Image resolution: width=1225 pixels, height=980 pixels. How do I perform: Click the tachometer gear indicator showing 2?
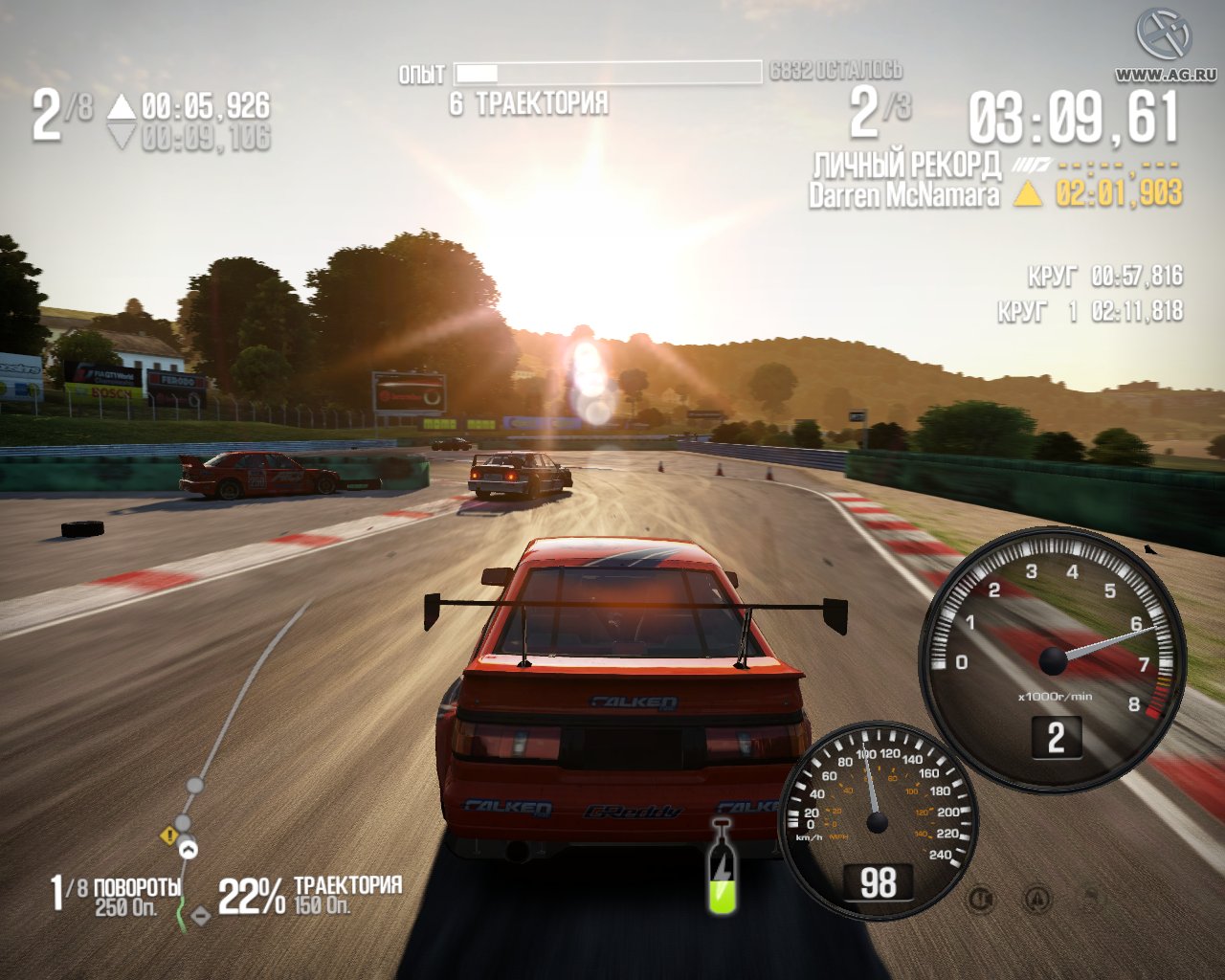click(x=1058, y=738)
